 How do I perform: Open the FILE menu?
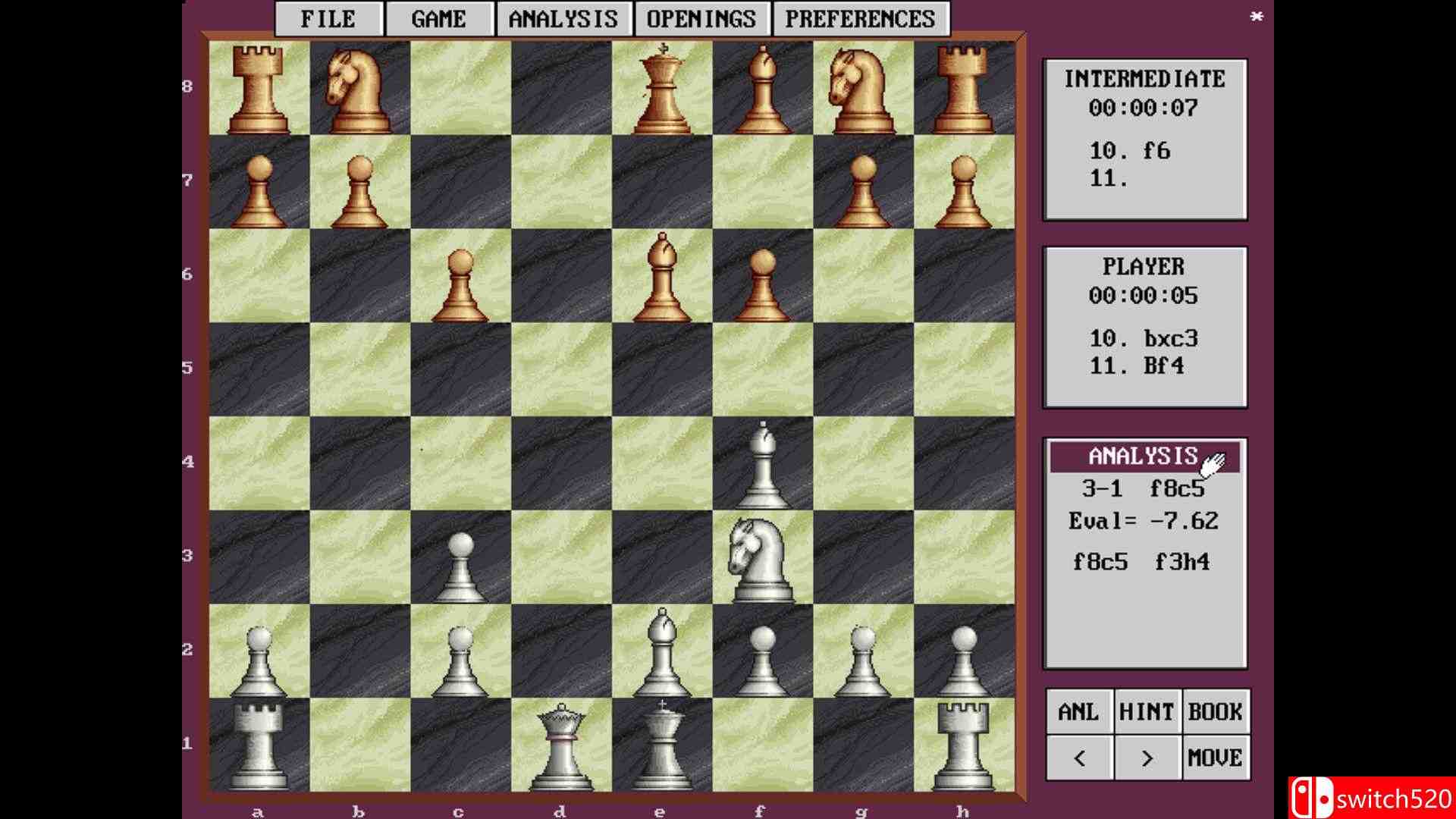click(x=328, y=17)
